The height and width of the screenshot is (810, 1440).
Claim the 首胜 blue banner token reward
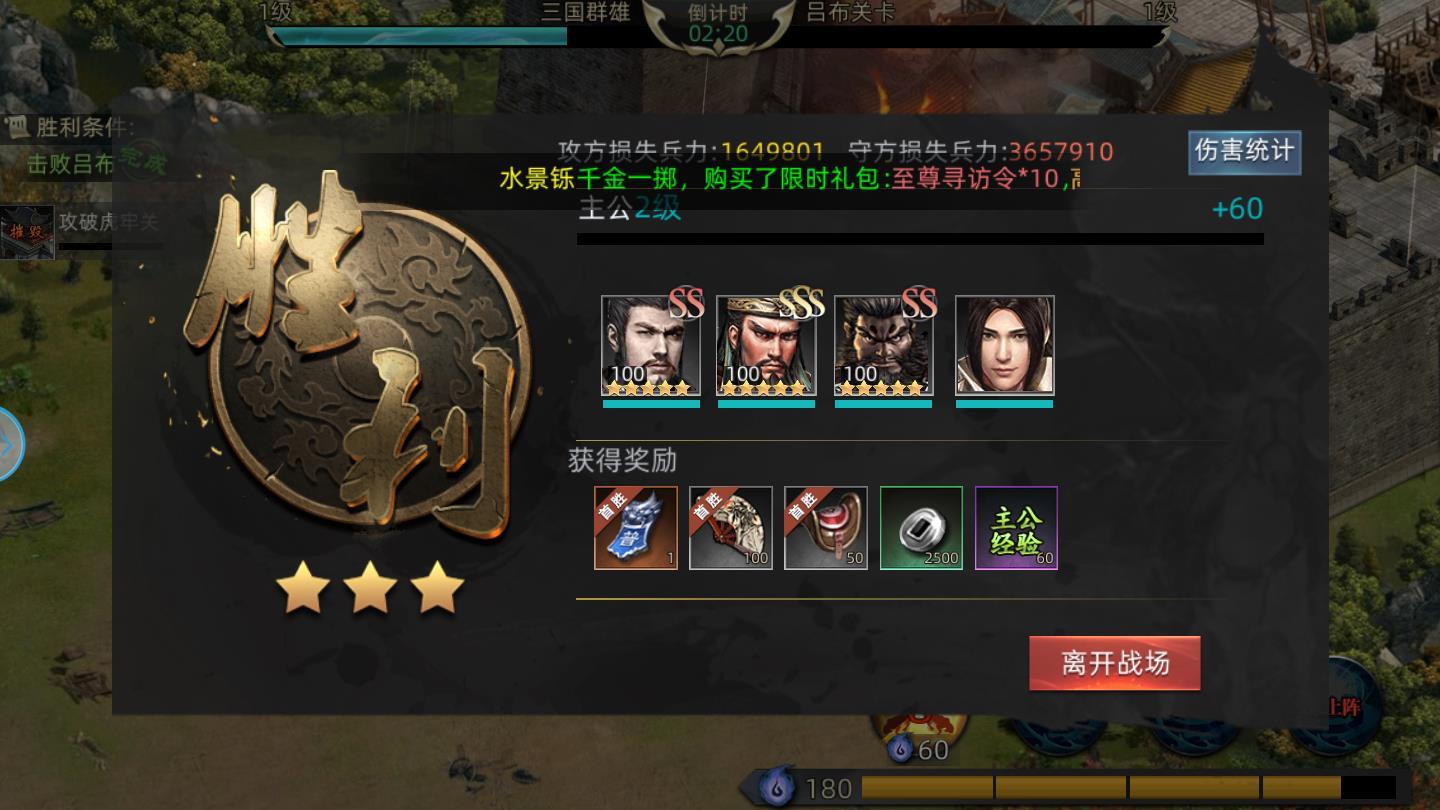(634, 528)
